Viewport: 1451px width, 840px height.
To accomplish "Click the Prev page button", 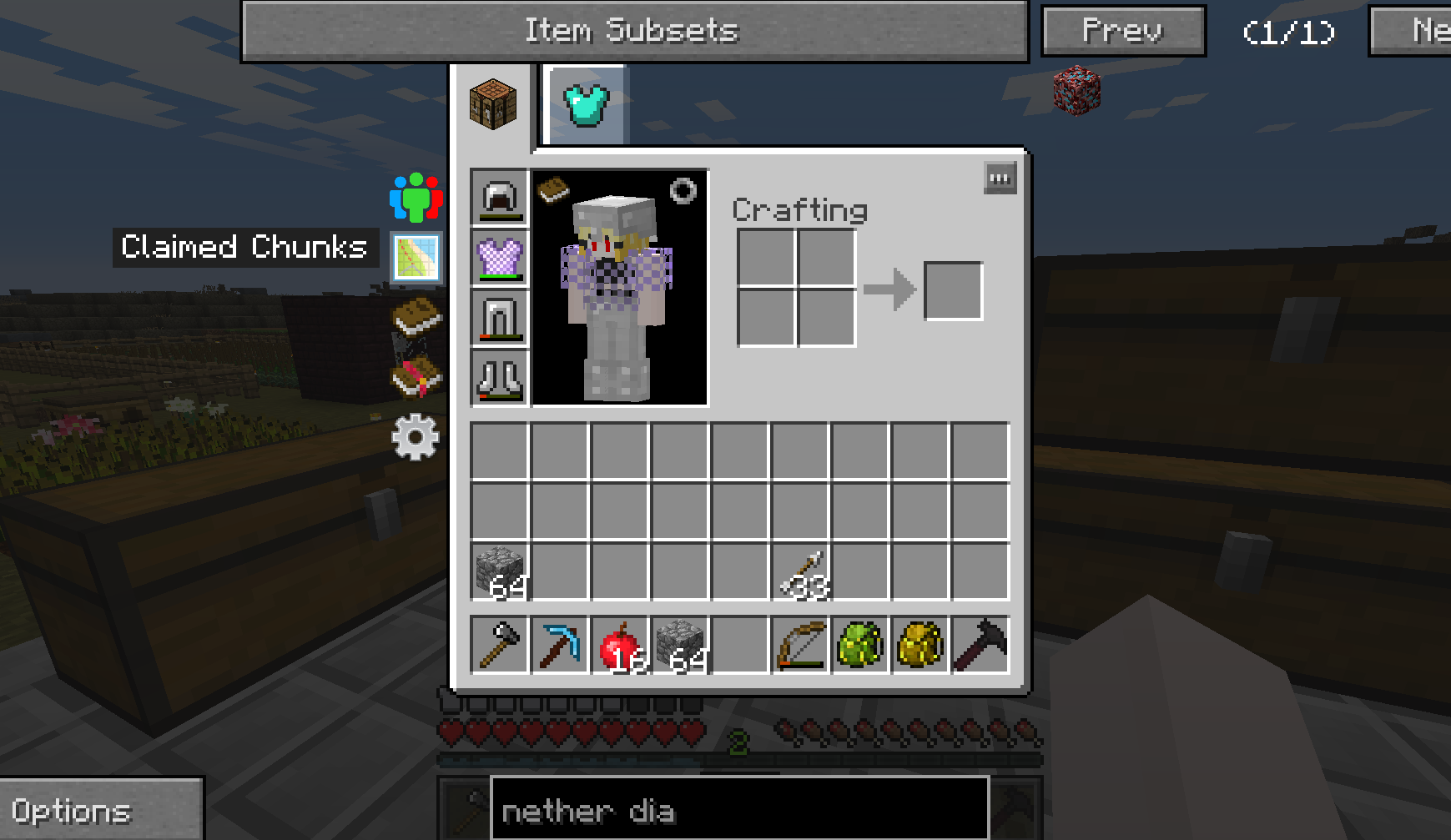I will [1122, 30].
